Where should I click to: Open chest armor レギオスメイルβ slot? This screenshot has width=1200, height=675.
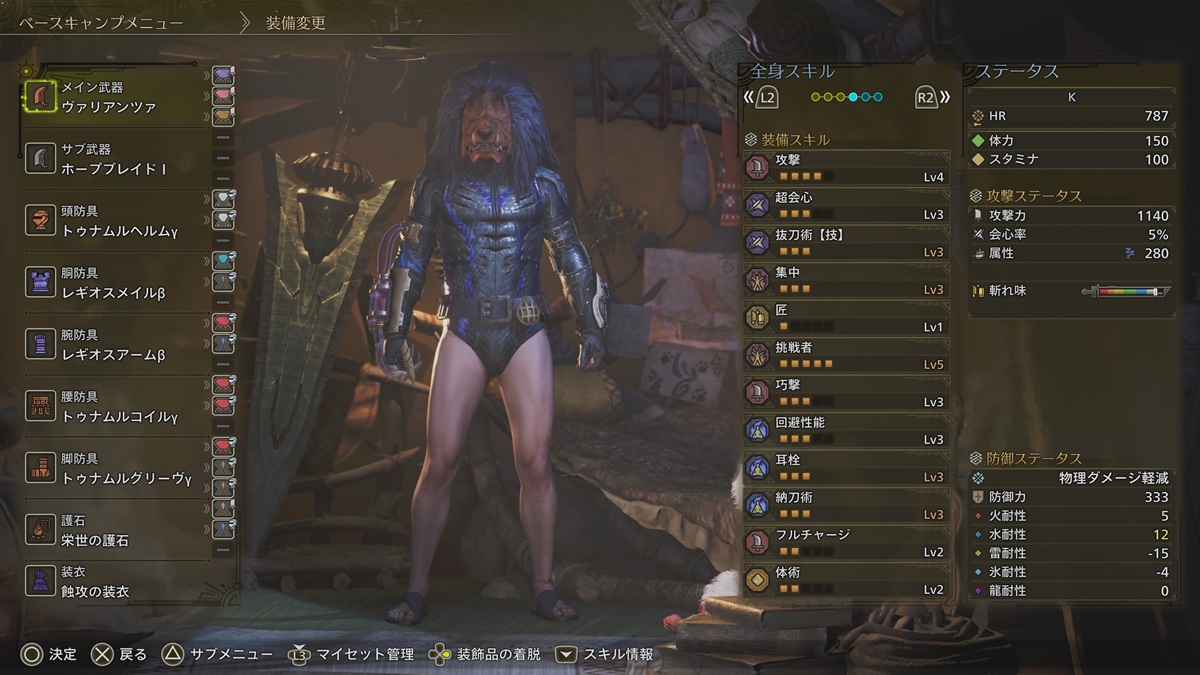click(115, 283)
